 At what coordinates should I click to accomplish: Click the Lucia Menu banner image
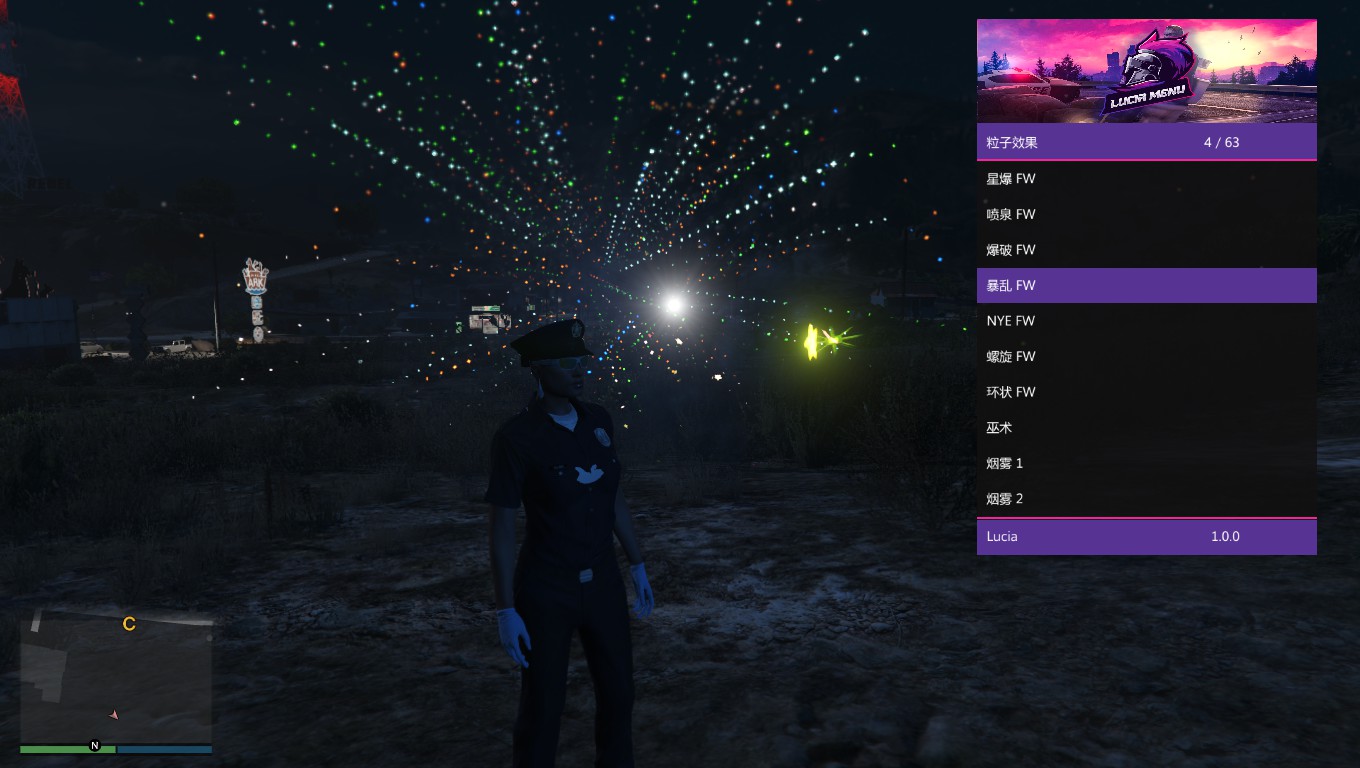pyautogui.click(x=1146, y=71)
